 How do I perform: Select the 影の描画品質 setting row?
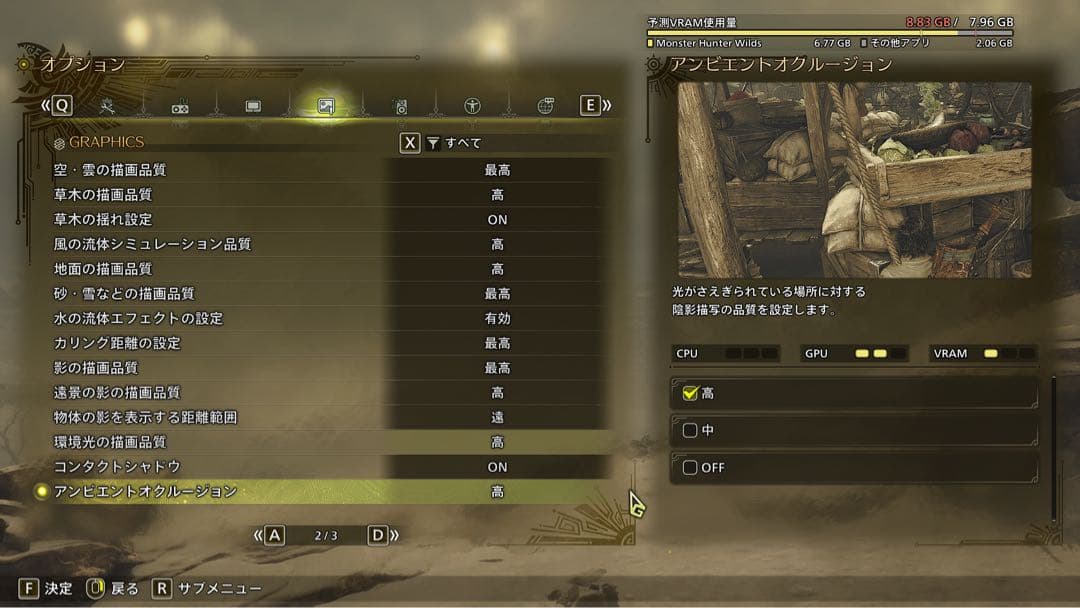pyautogui.click(x=330, y=368)
